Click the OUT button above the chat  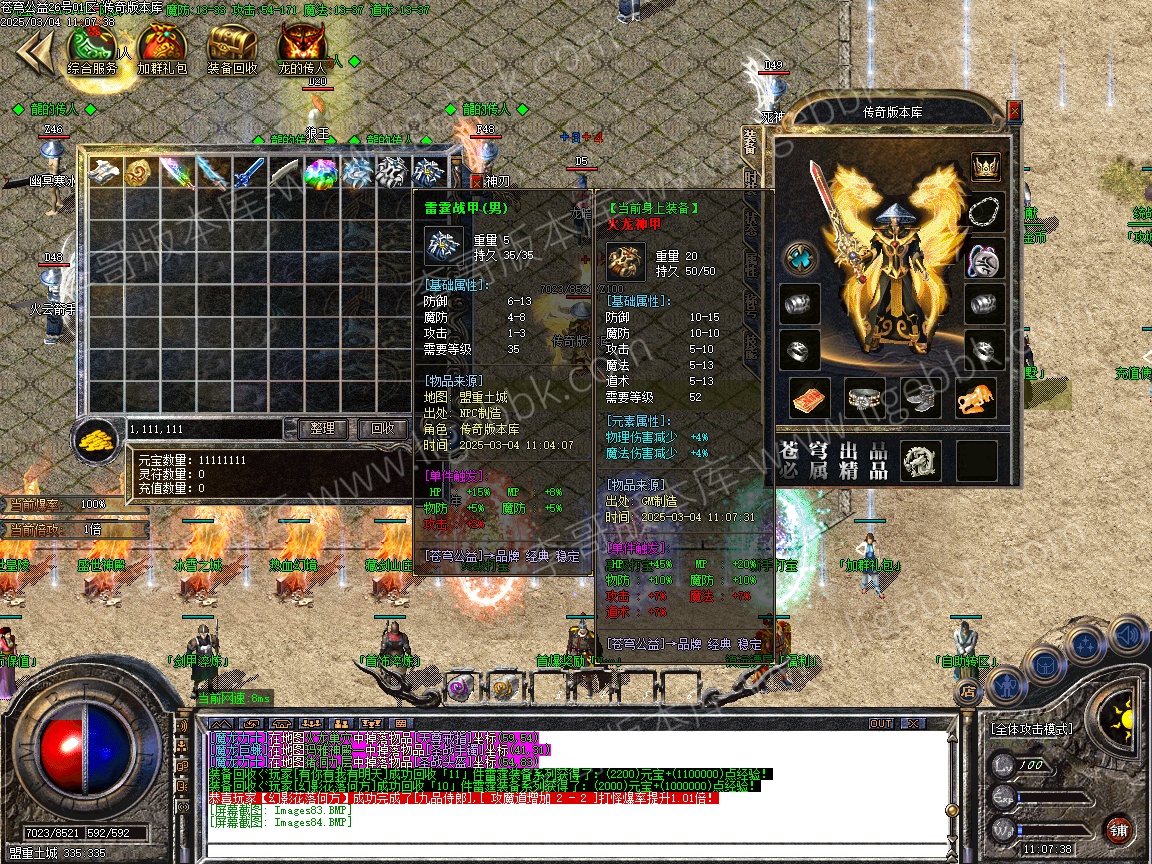click(881, 723)
